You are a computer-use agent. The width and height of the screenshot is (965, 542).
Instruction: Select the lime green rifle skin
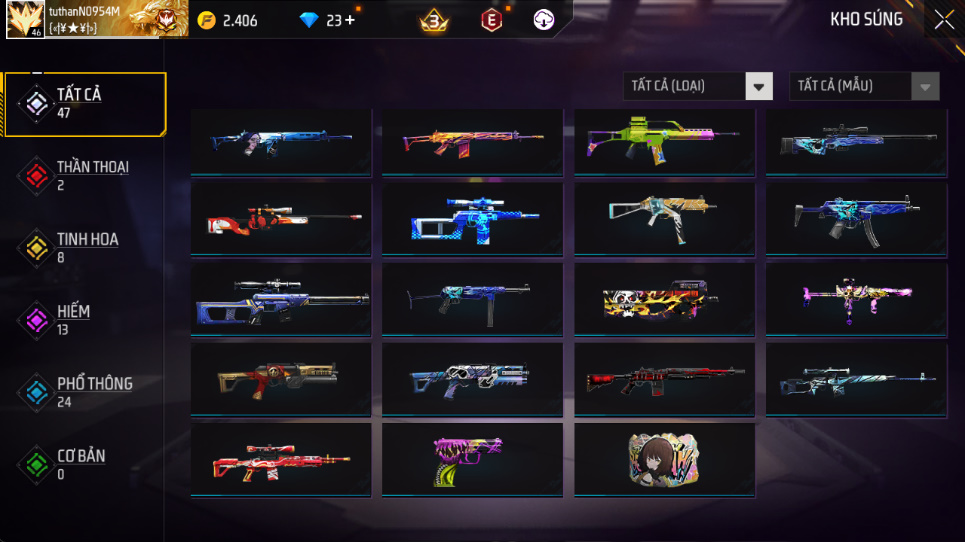point(664,142)
